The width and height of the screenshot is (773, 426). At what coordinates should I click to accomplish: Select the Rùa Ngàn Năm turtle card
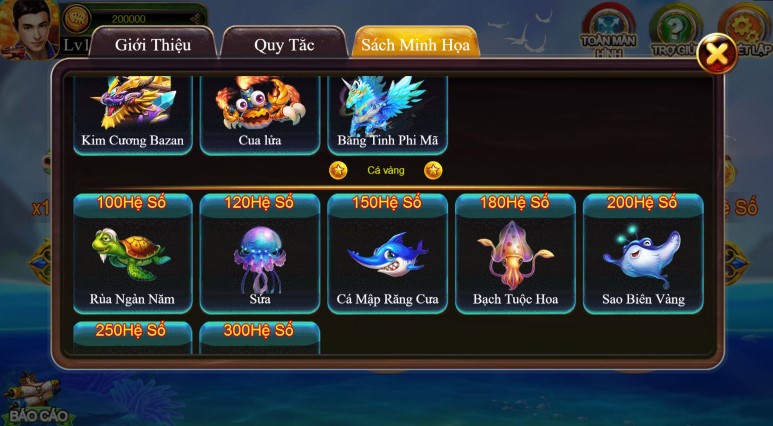coord(132,255)
